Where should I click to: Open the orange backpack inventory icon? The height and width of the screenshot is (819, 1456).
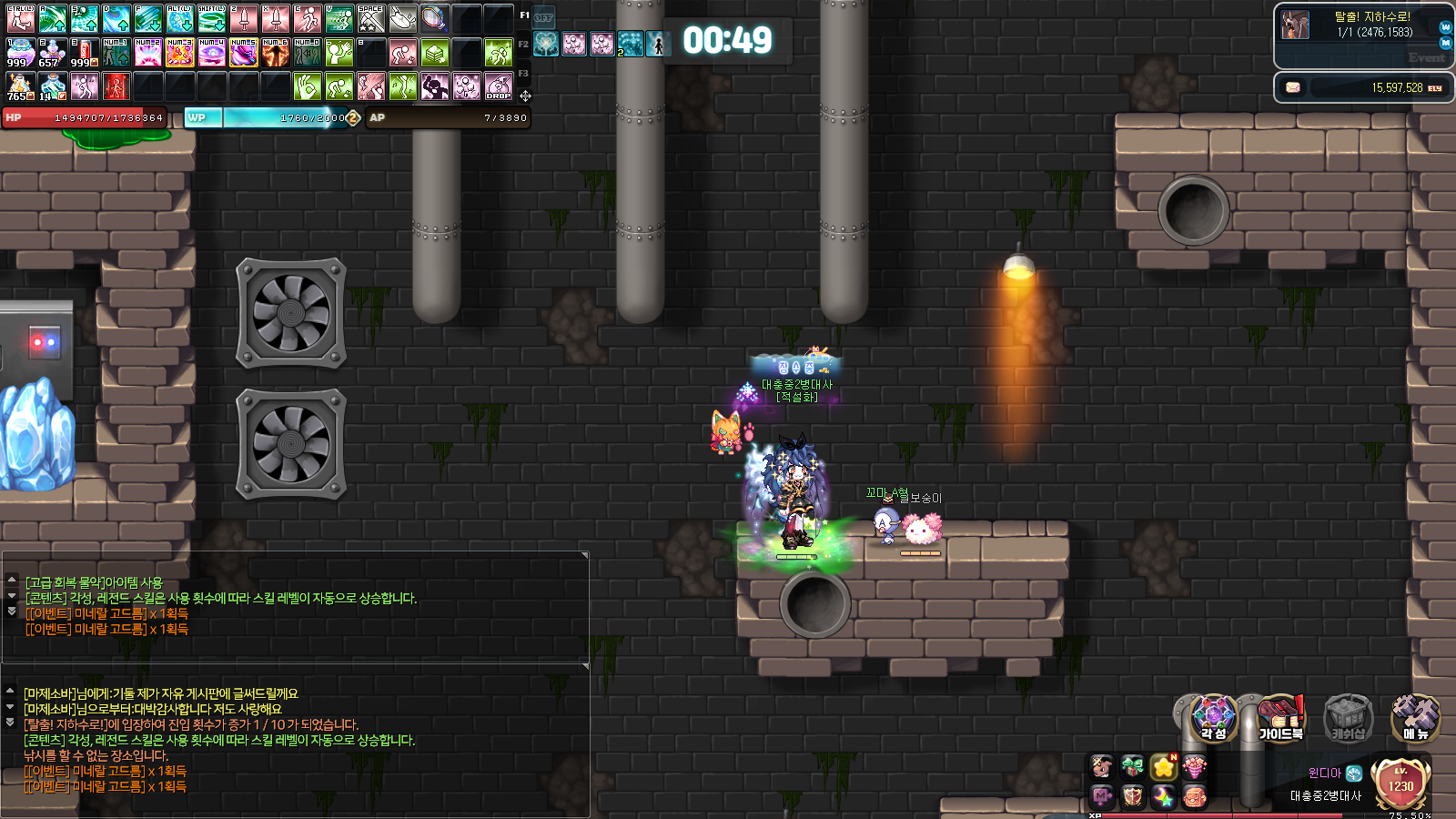tap(1194, 798)
